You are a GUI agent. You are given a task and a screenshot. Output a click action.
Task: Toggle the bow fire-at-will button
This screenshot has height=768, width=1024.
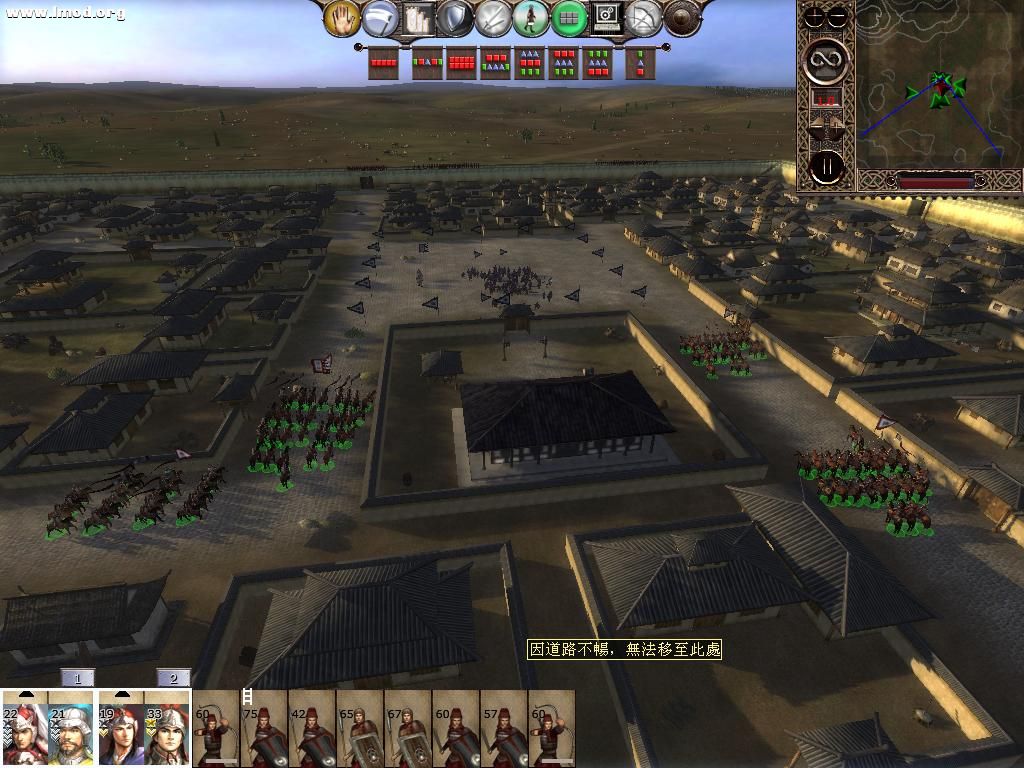[x=644, y=18]
